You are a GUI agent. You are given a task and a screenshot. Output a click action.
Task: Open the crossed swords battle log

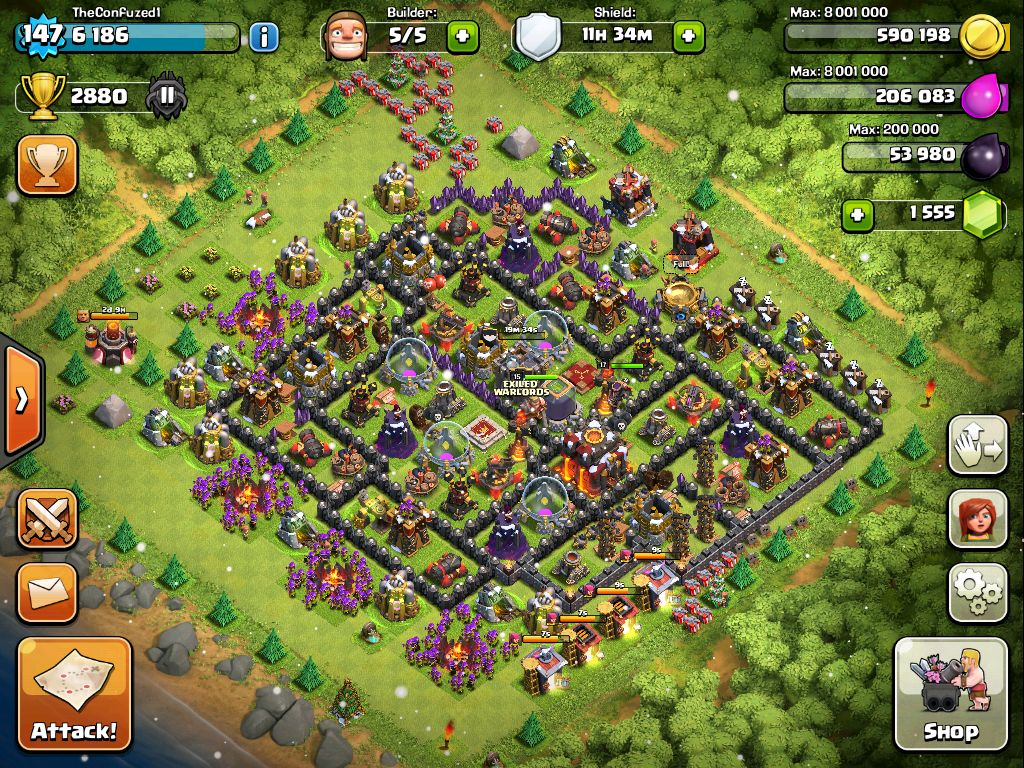coord(47,518)
